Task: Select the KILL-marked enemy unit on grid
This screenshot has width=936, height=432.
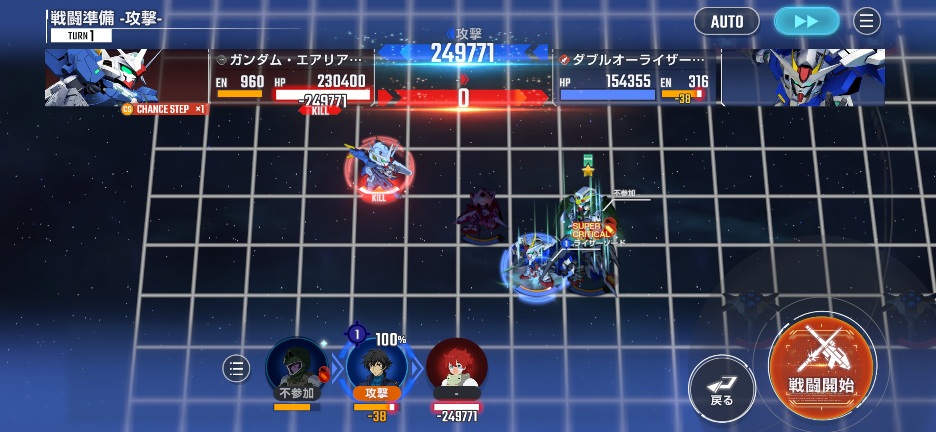Action: pyautogui.click(x=378, y=168)
